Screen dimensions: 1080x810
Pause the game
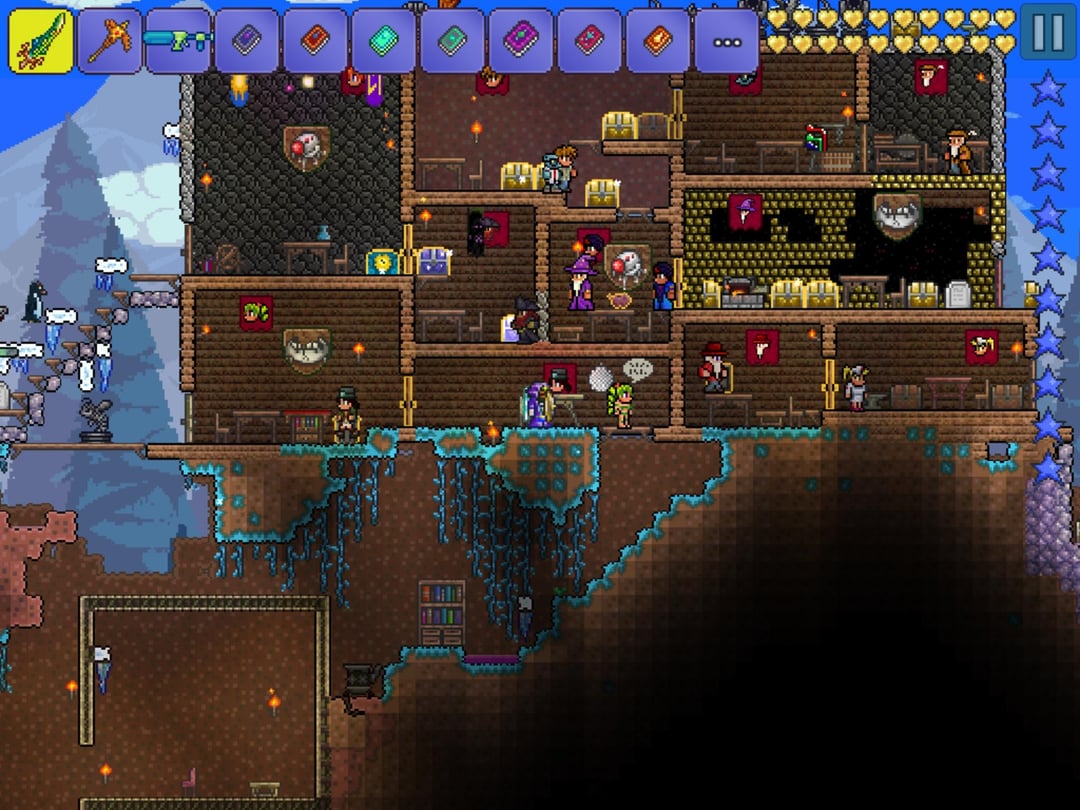click(1048, 33)
